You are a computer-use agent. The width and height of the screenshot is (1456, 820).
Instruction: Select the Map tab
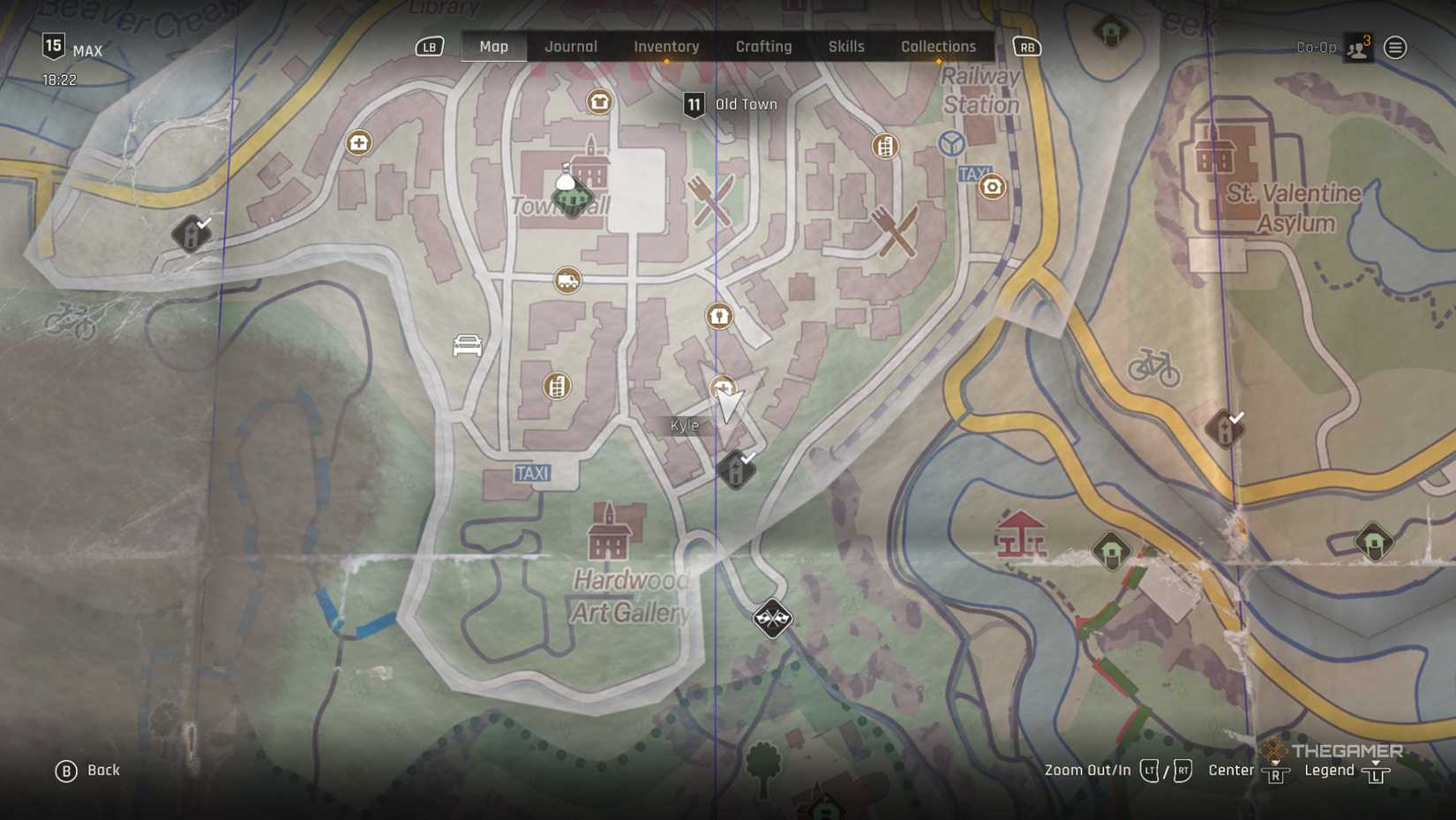click(x=493, y=47)
